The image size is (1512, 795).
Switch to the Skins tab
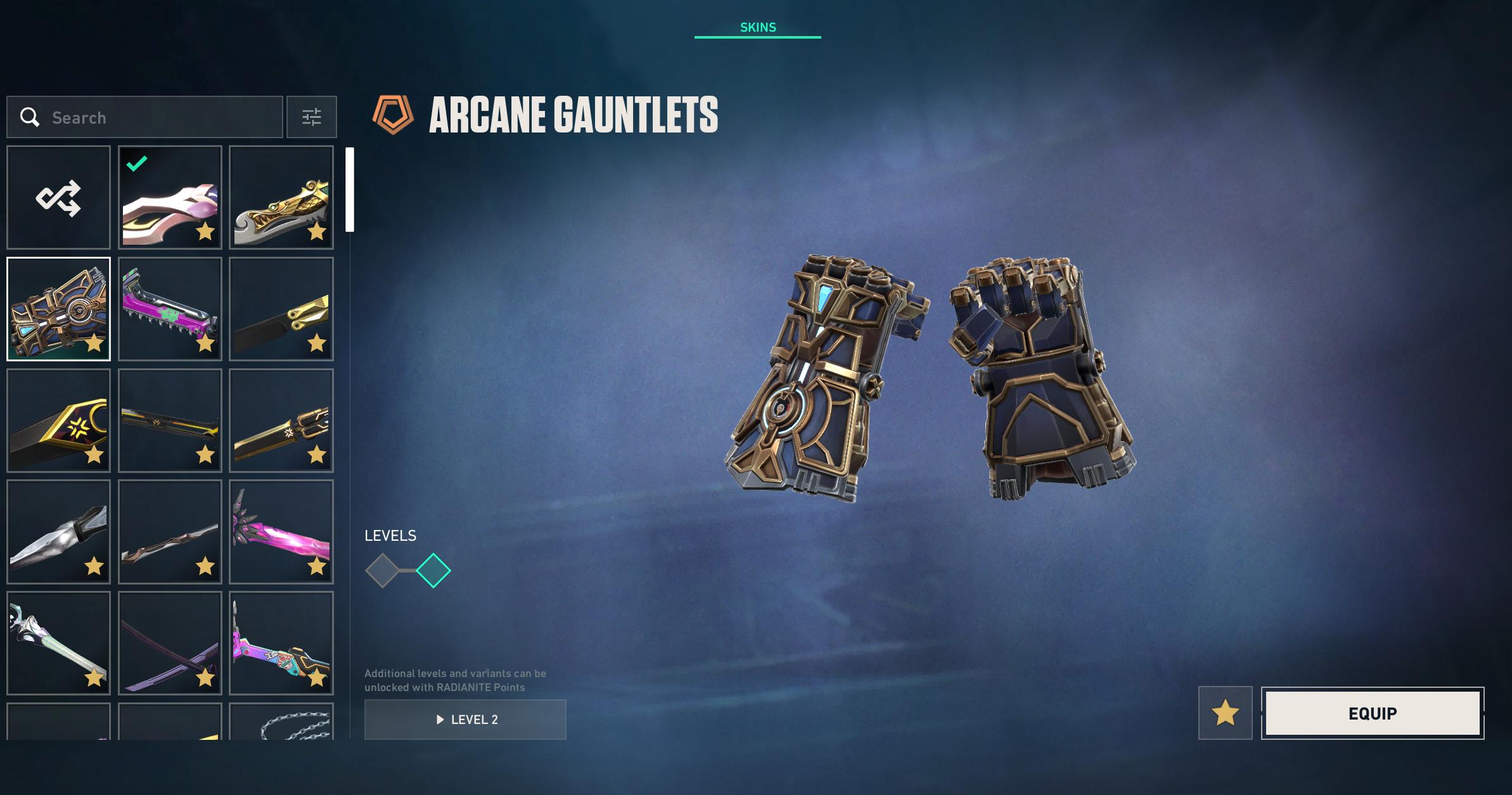point(757,27)
